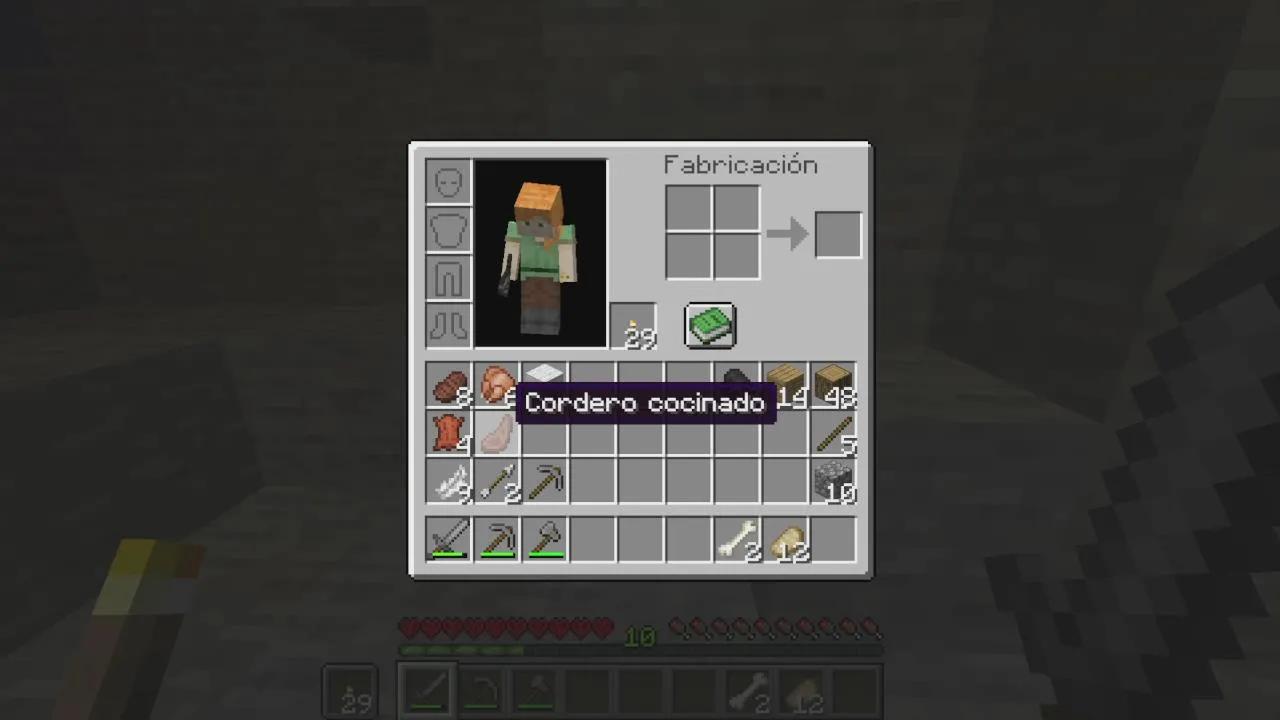Pick up the raw porkchop stack

496,387
